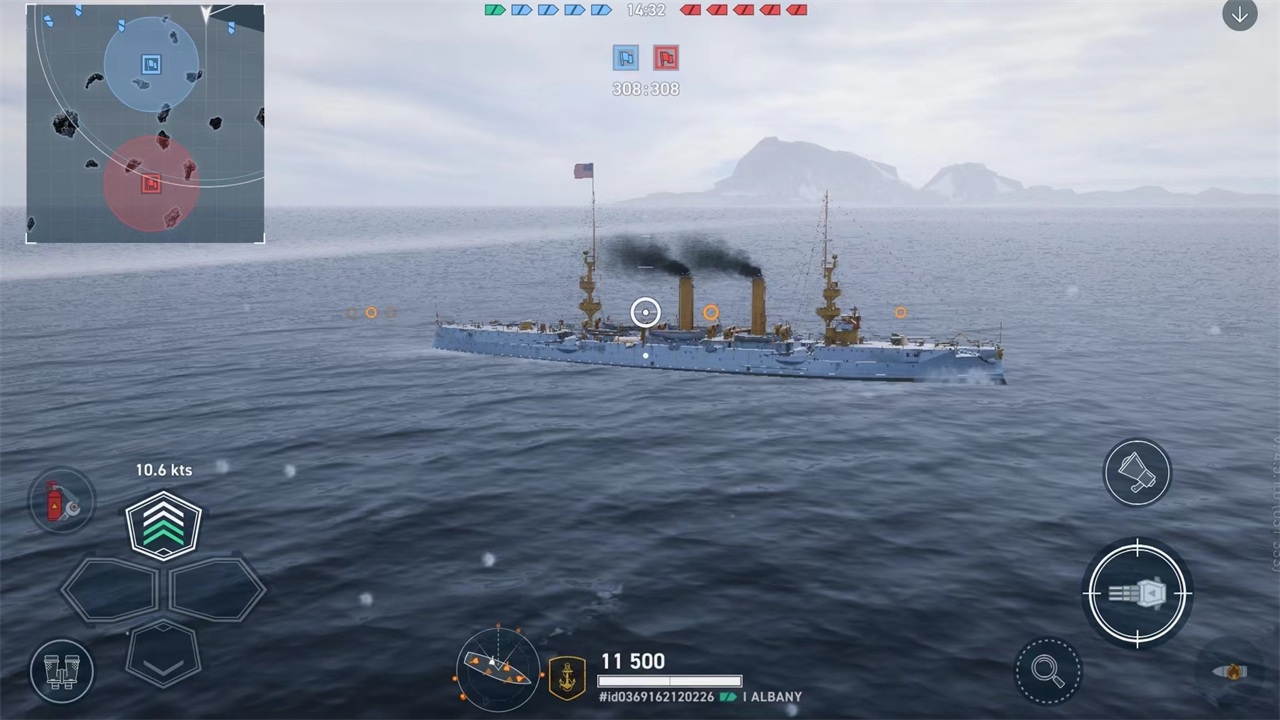Switch shell type with the flaming shell icon
Viewport: 1280px width, 720px height.
(x=1231, y=671)
